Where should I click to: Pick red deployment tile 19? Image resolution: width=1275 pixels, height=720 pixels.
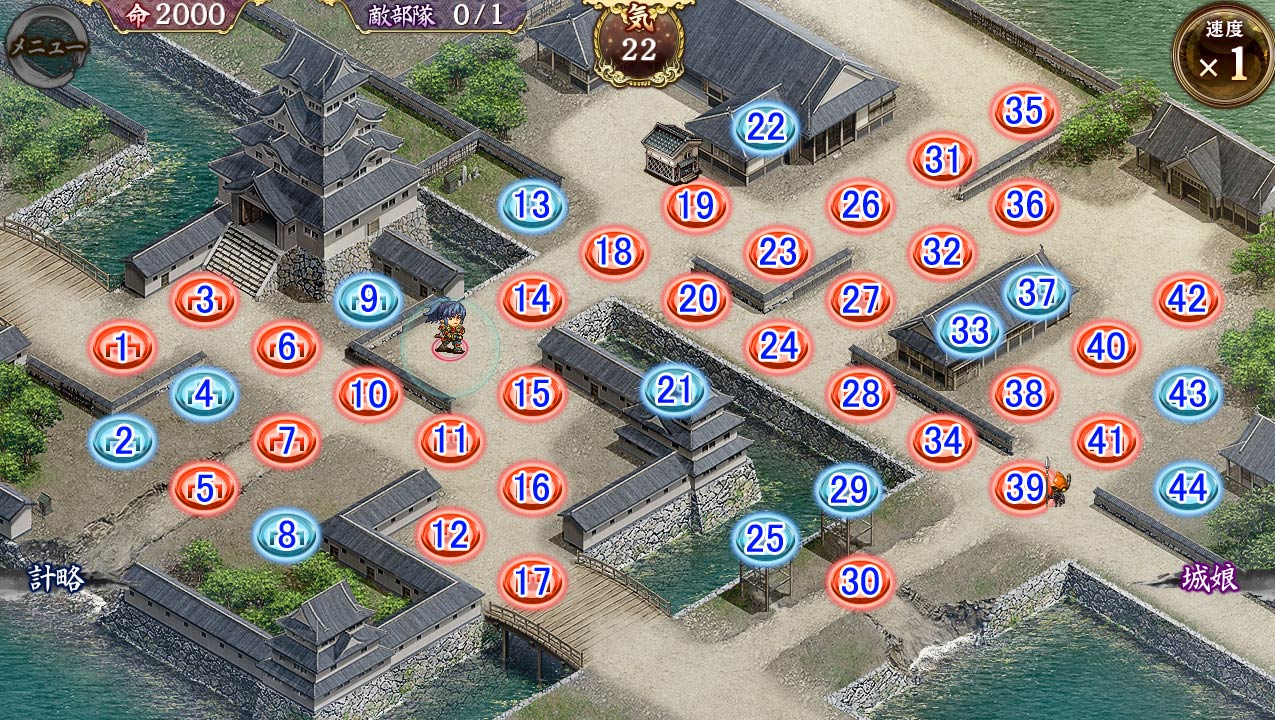696,206
